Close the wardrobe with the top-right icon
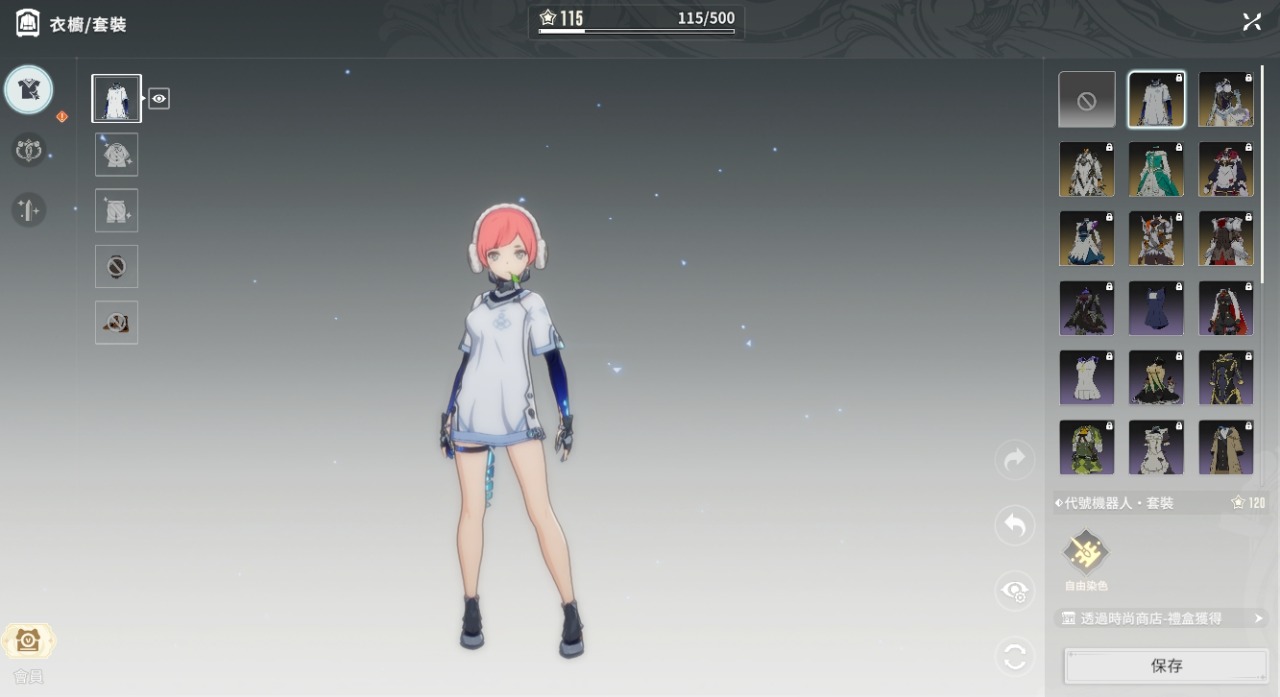Screen dimensions: 1280x697 point(1252,22)
